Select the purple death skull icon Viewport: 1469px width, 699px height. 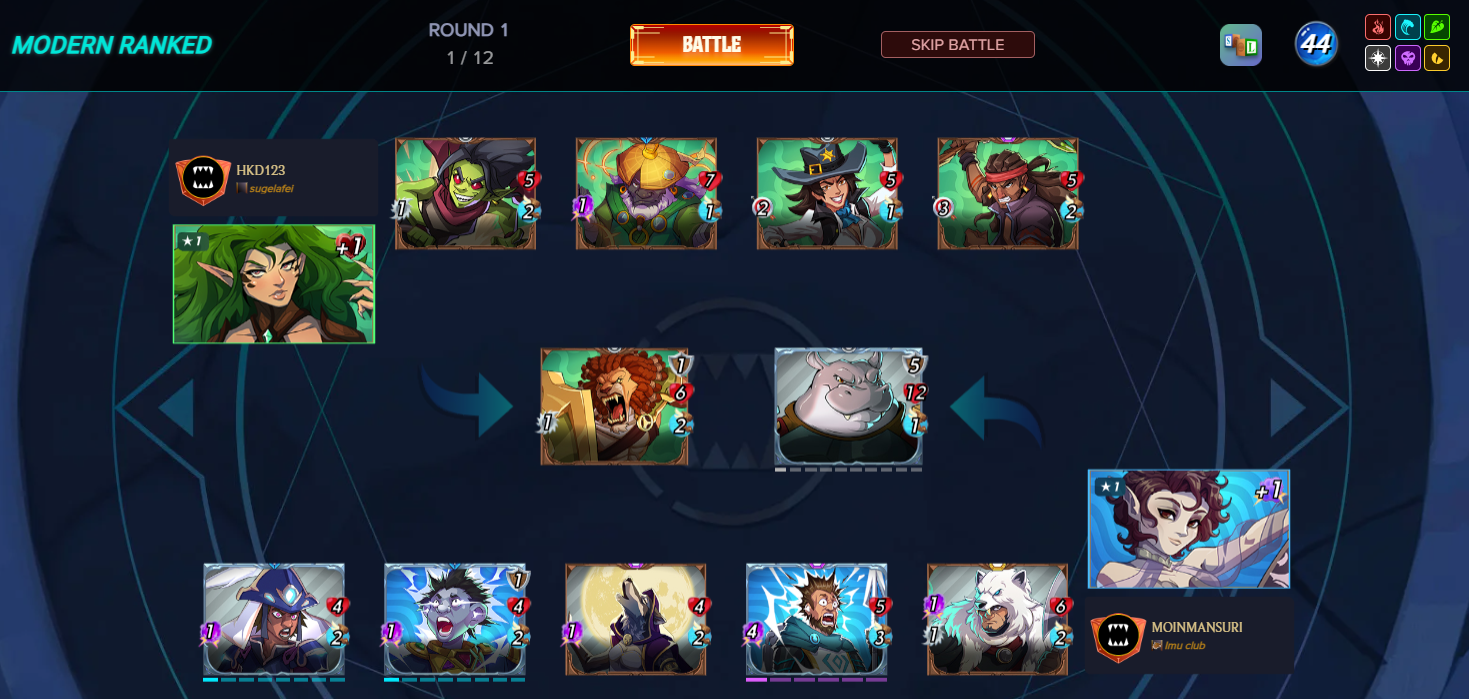coord(1407,58)
